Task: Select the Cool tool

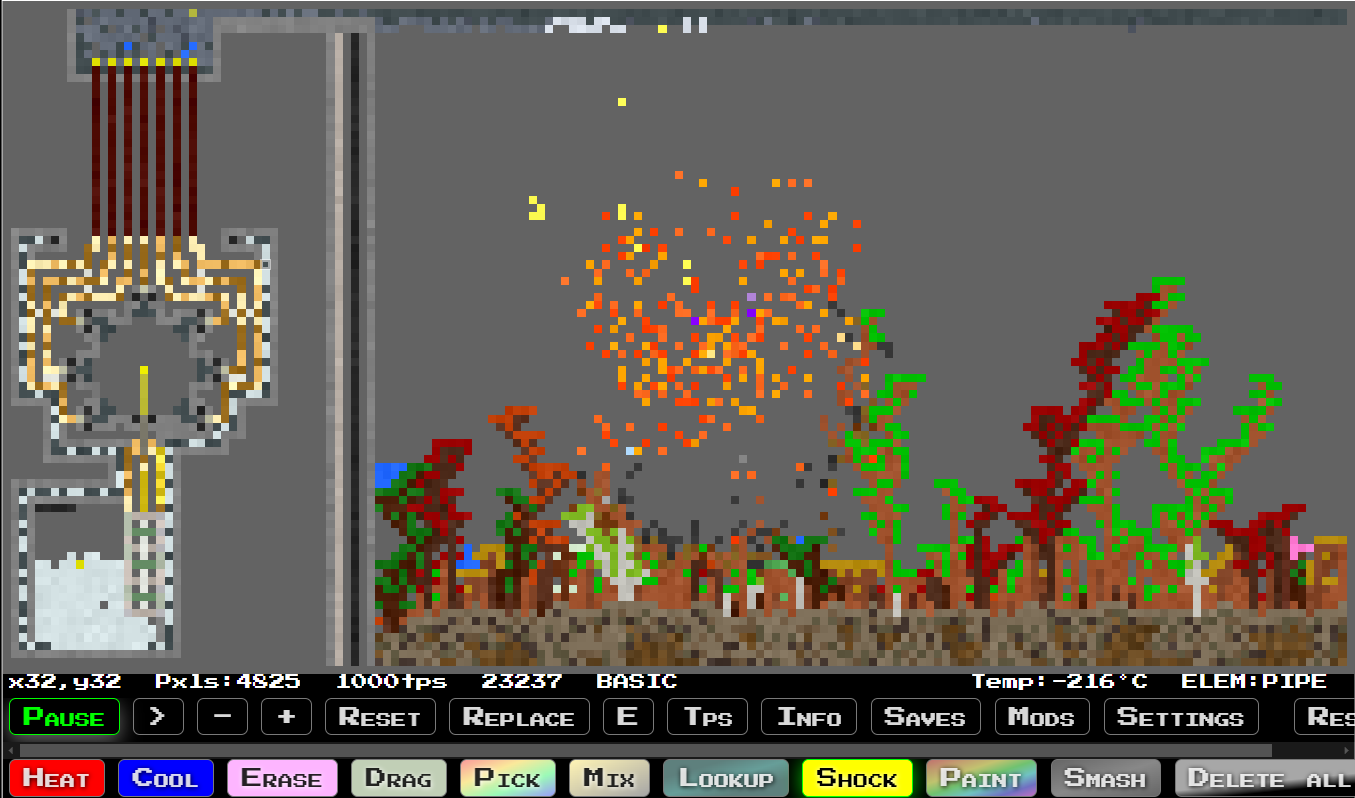Action: (165, 777)
